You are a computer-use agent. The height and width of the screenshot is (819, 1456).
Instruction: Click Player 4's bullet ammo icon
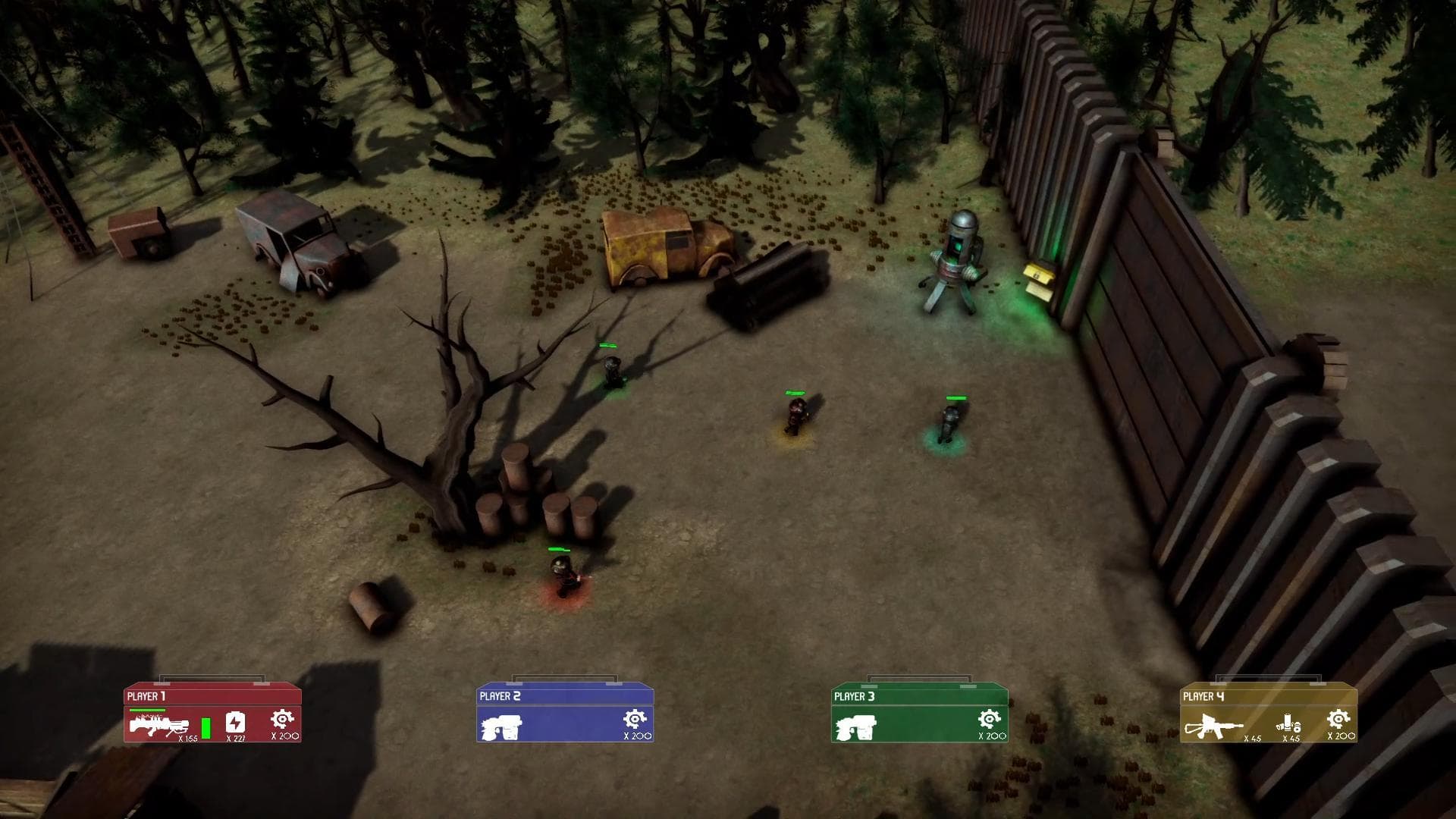click(1290, 723)
